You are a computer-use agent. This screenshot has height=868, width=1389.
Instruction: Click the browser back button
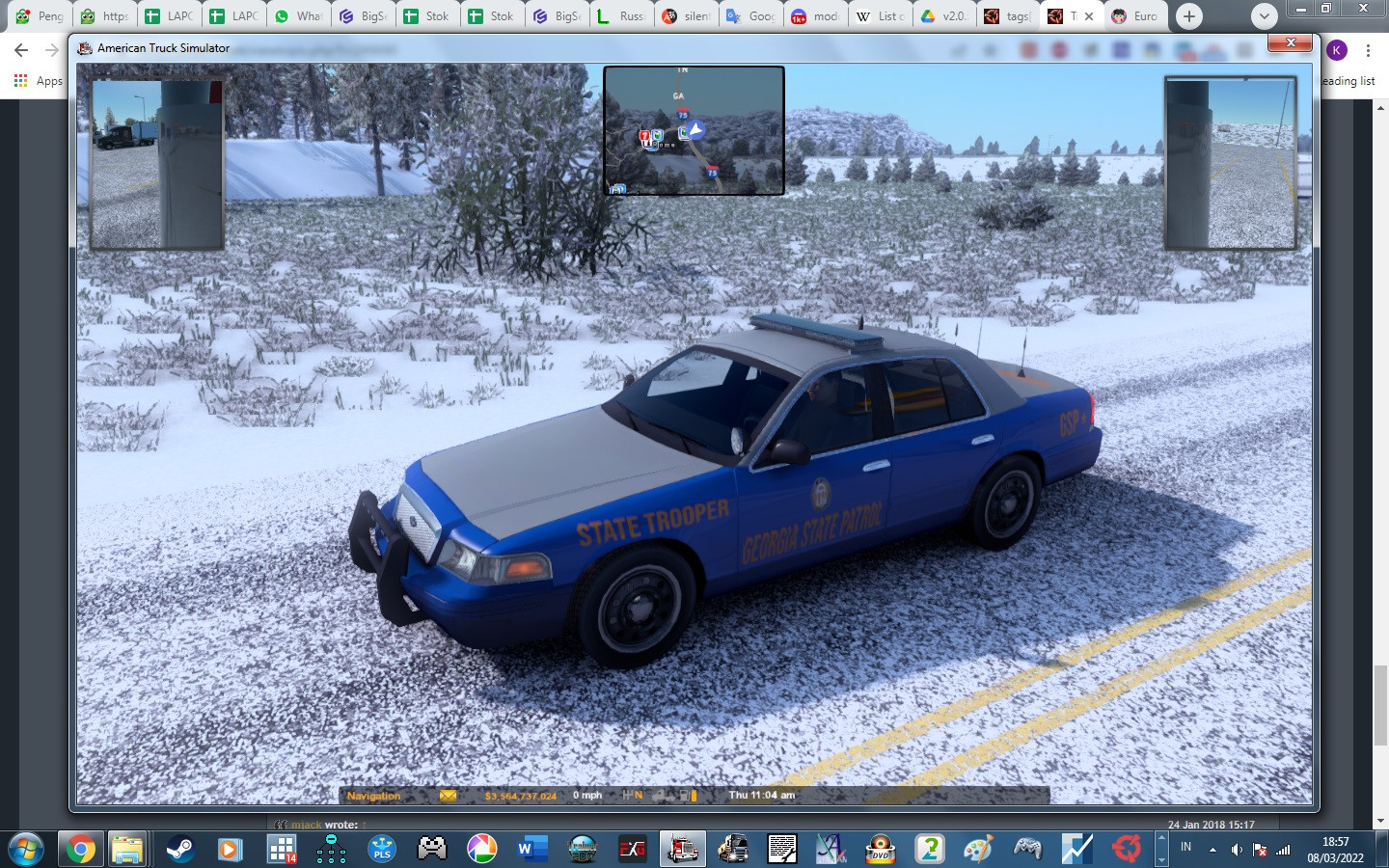coord(22,50)
